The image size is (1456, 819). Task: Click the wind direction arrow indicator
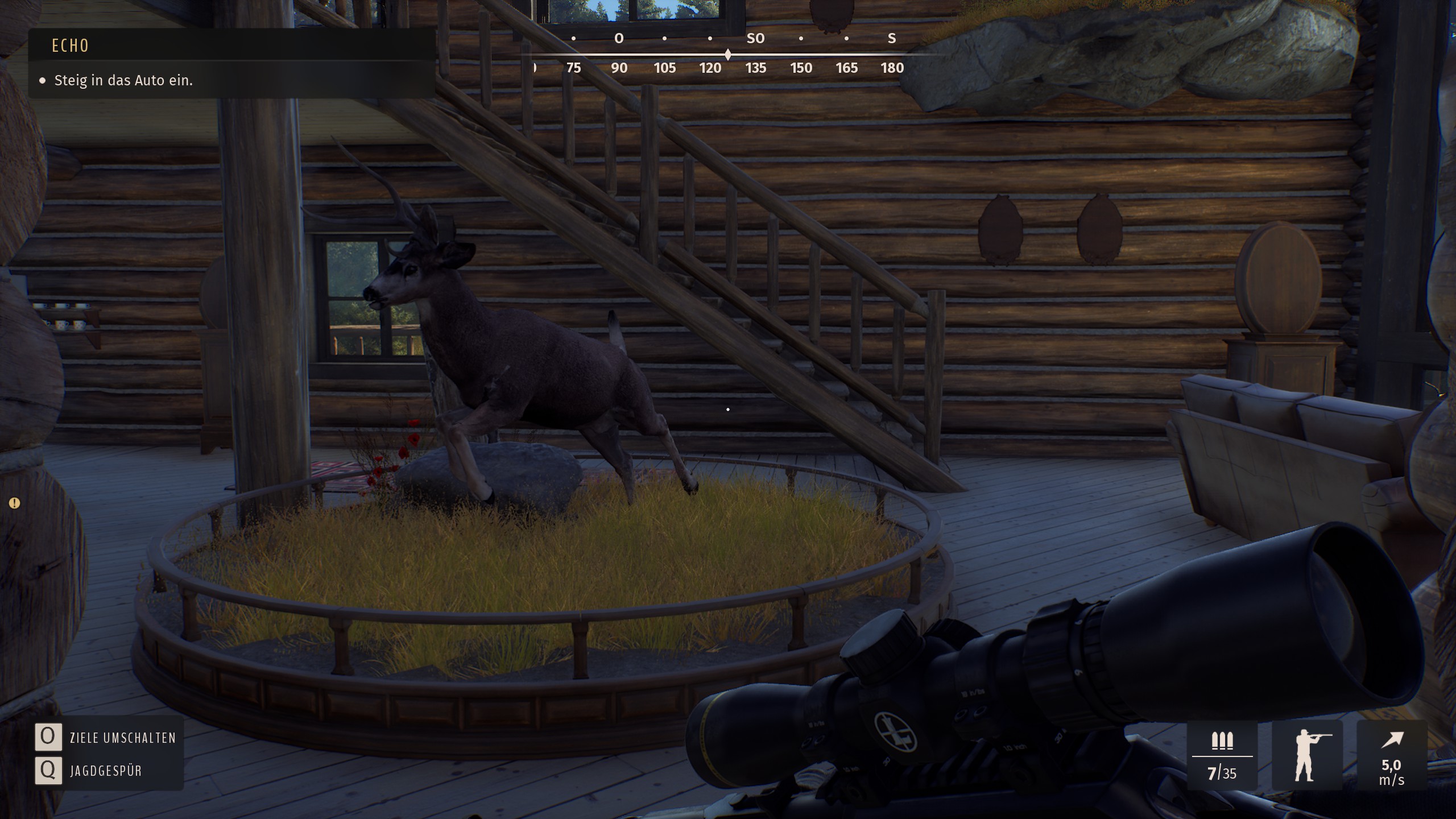1392,740
